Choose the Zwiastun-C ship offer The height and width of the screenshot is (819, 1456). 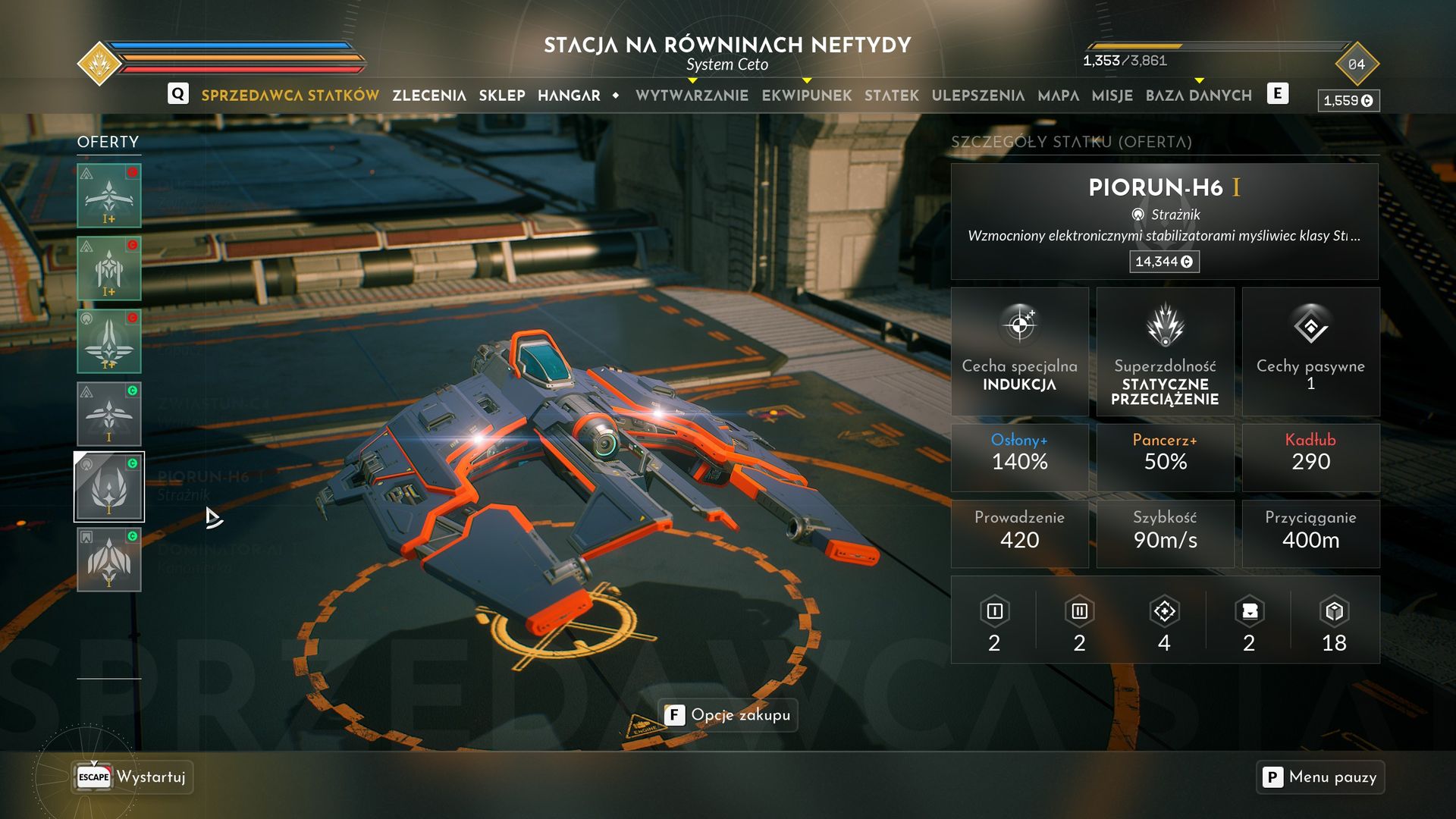(109, 414)
